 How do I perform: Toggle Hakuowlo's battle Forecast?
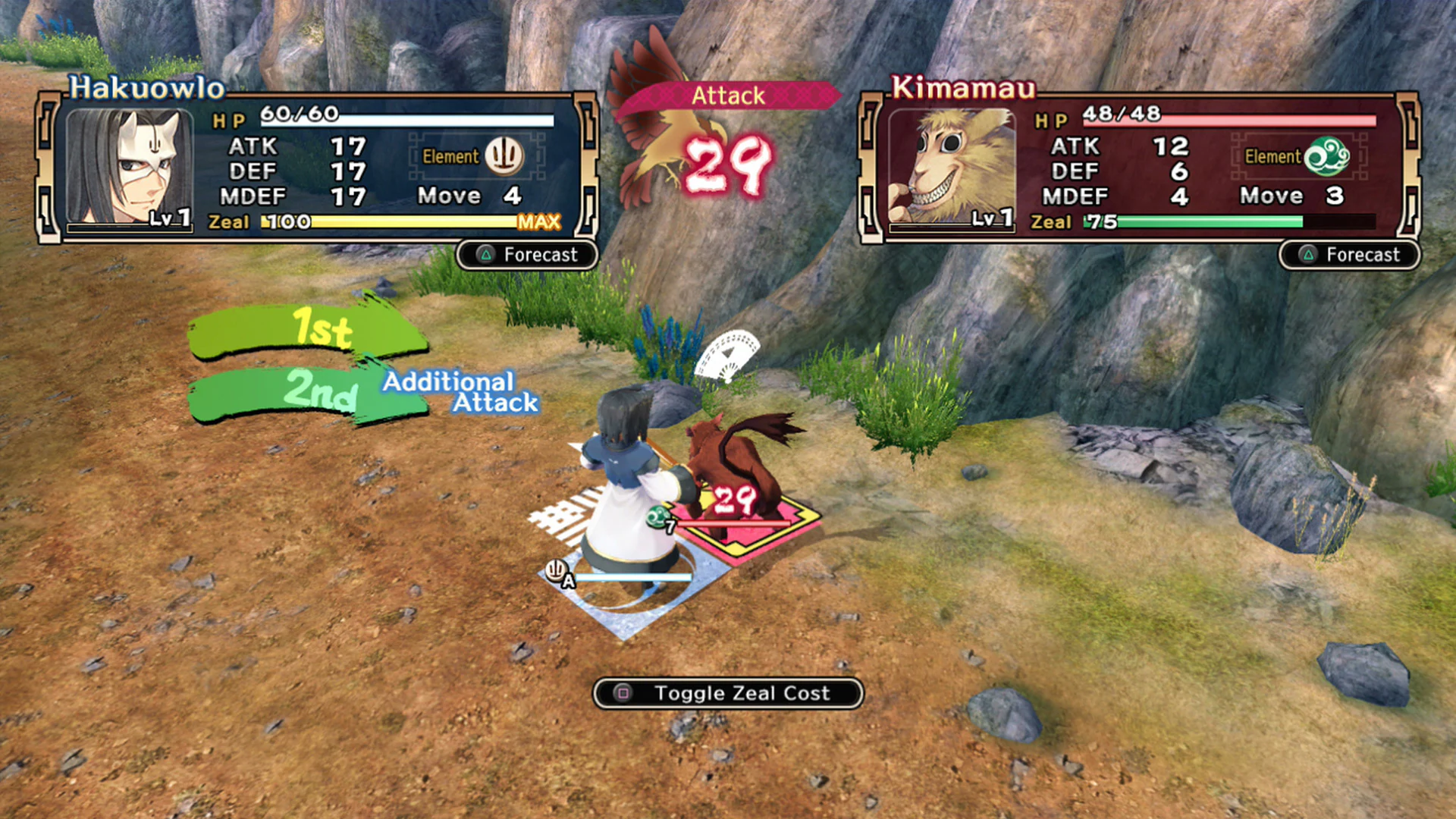(526, 255)
